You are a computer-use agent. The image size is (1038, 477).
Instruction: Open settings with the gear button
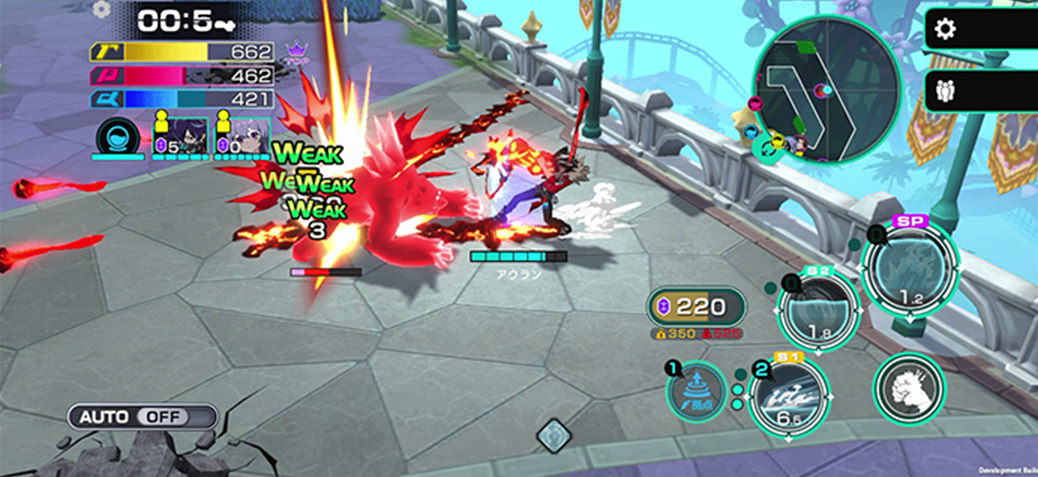click(945, 29)
